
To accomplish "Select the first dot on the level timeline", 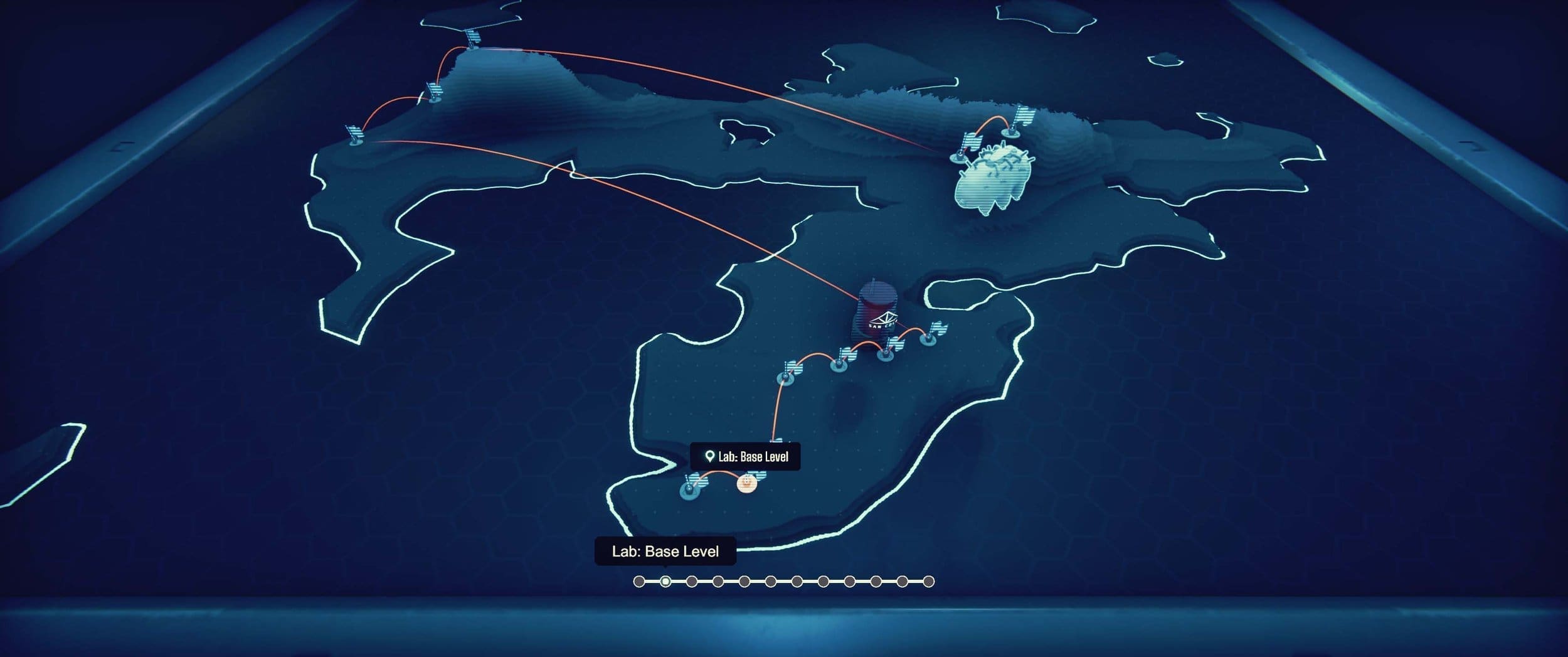I will coord(639,582).
